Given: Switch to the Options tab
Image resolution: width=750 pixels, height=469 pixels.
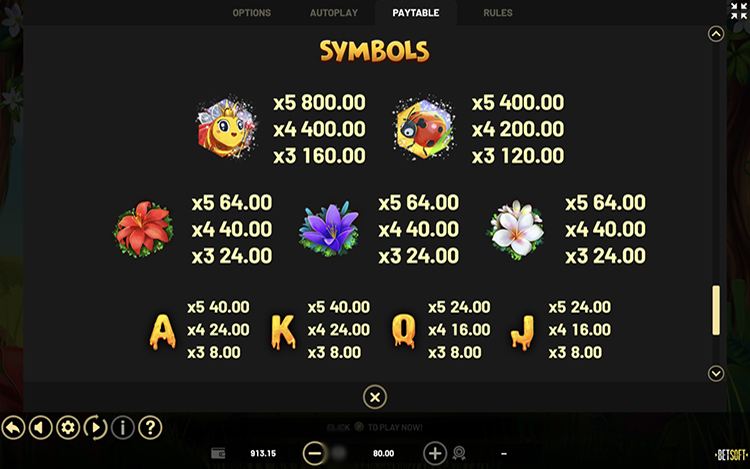Looking at the screenshot, I should (251, 13).
